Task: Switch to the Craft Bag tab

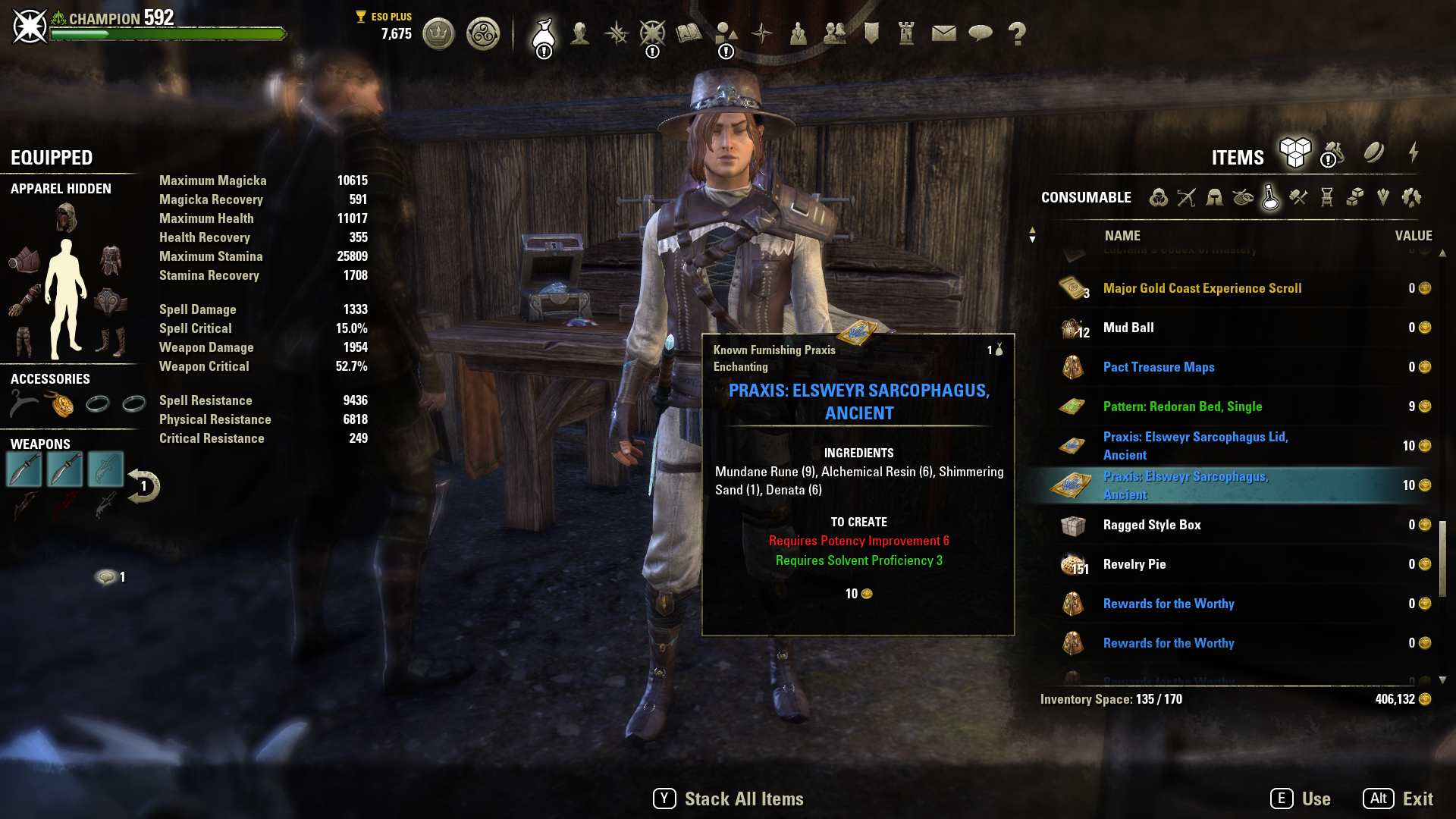Action: (x=1332, y=154)
